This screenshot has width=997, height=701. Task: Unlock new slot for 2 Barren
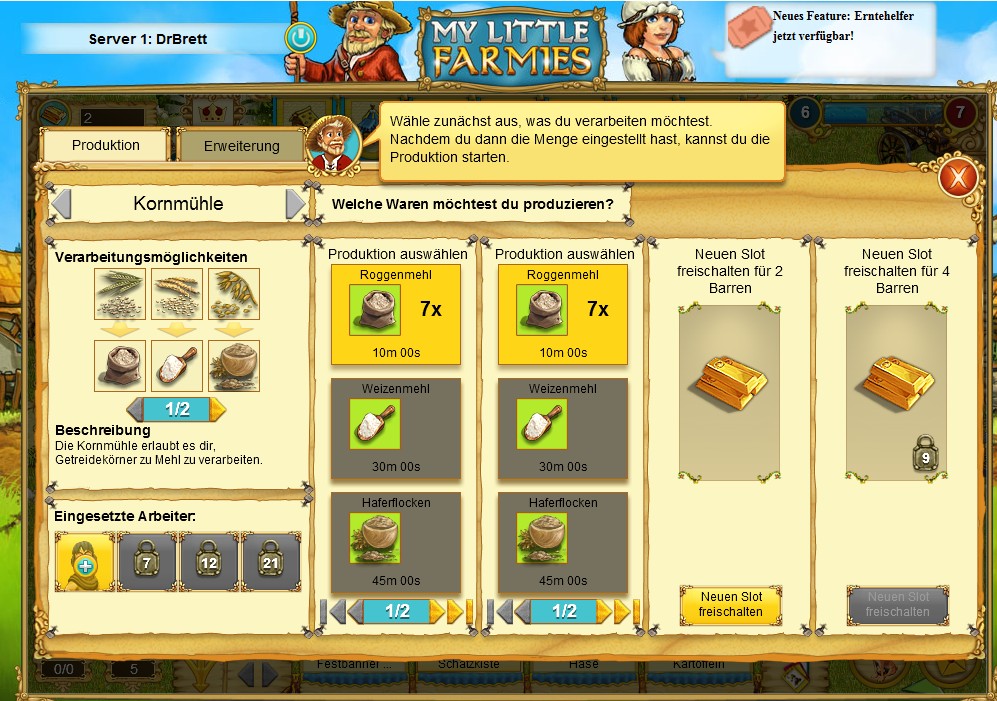[730, 604]
